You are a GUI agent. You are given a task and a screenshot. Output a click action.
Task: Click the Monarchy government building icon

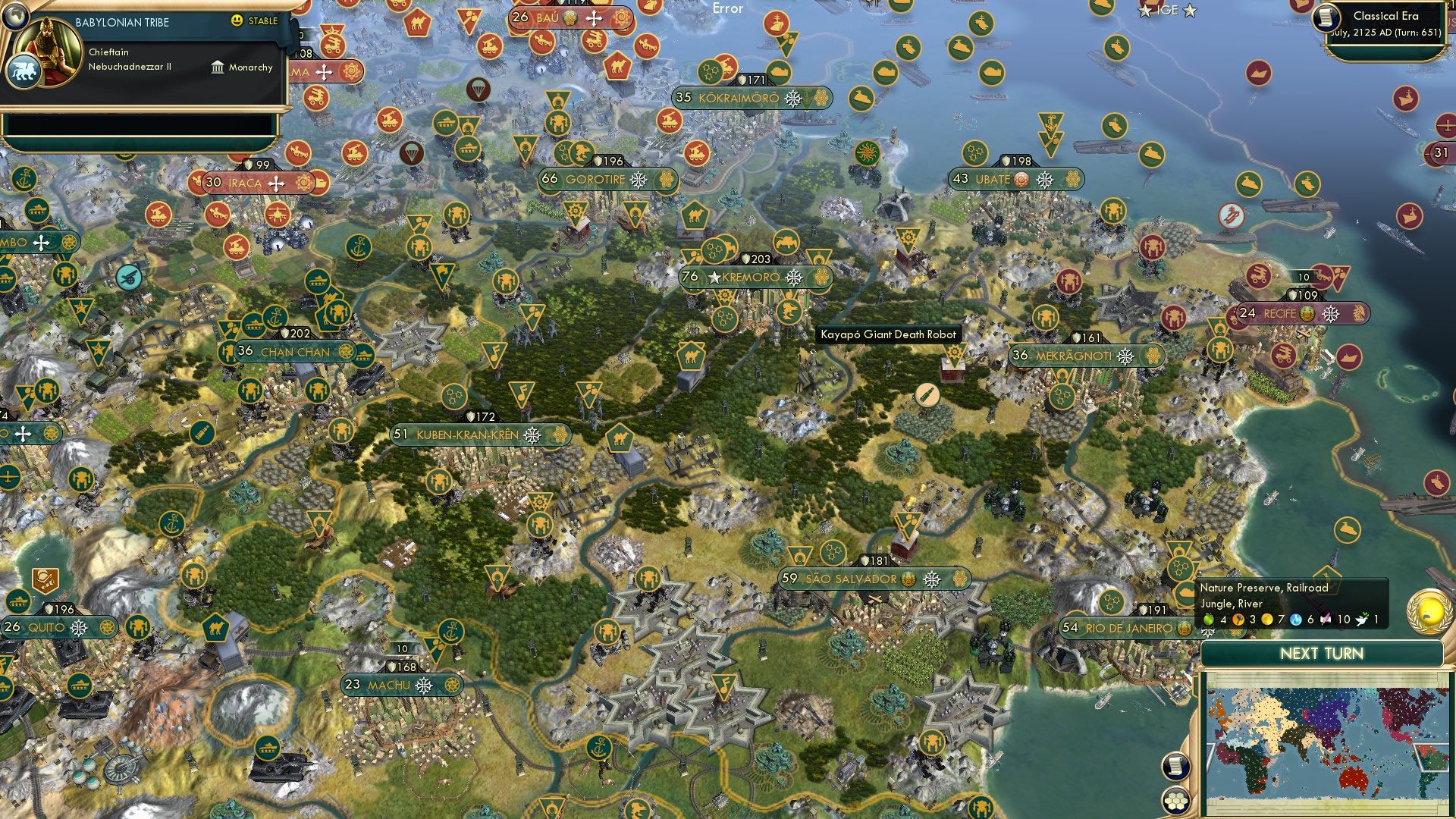click(x=218, y=68)
